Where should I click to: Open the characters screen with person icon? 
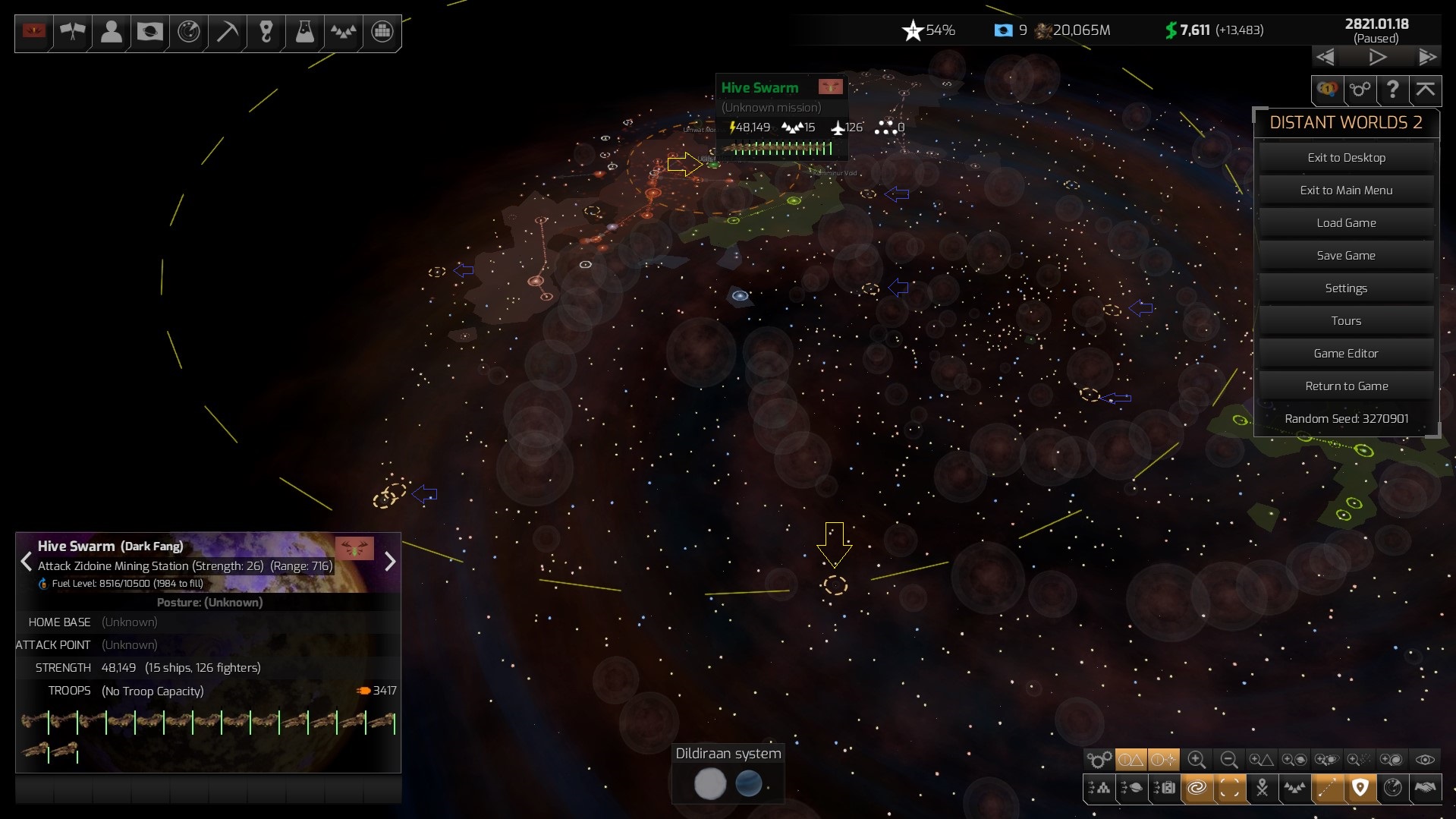112,32
